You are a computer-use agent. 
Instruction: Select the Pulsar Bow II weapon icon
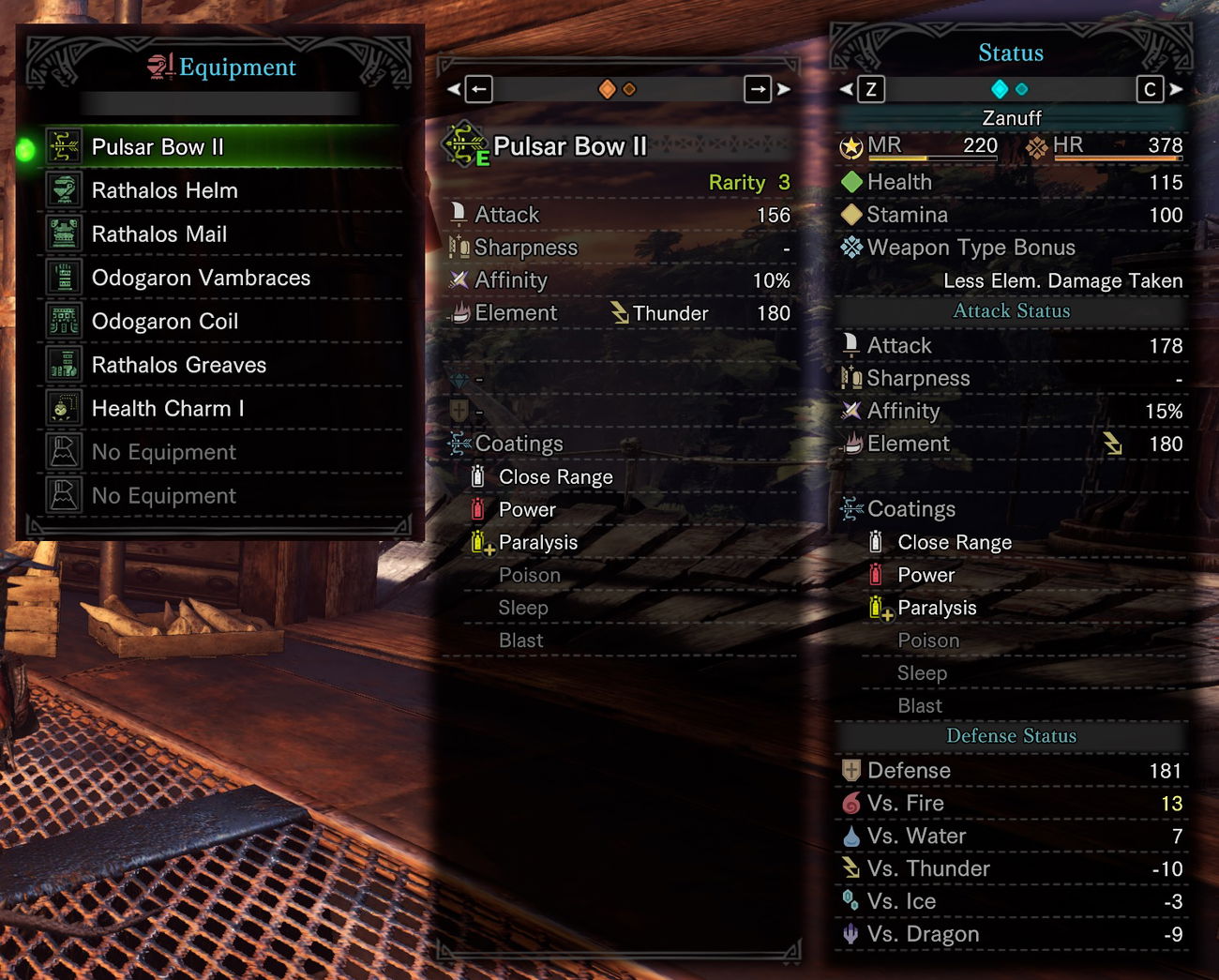click(x=62, y=146)
